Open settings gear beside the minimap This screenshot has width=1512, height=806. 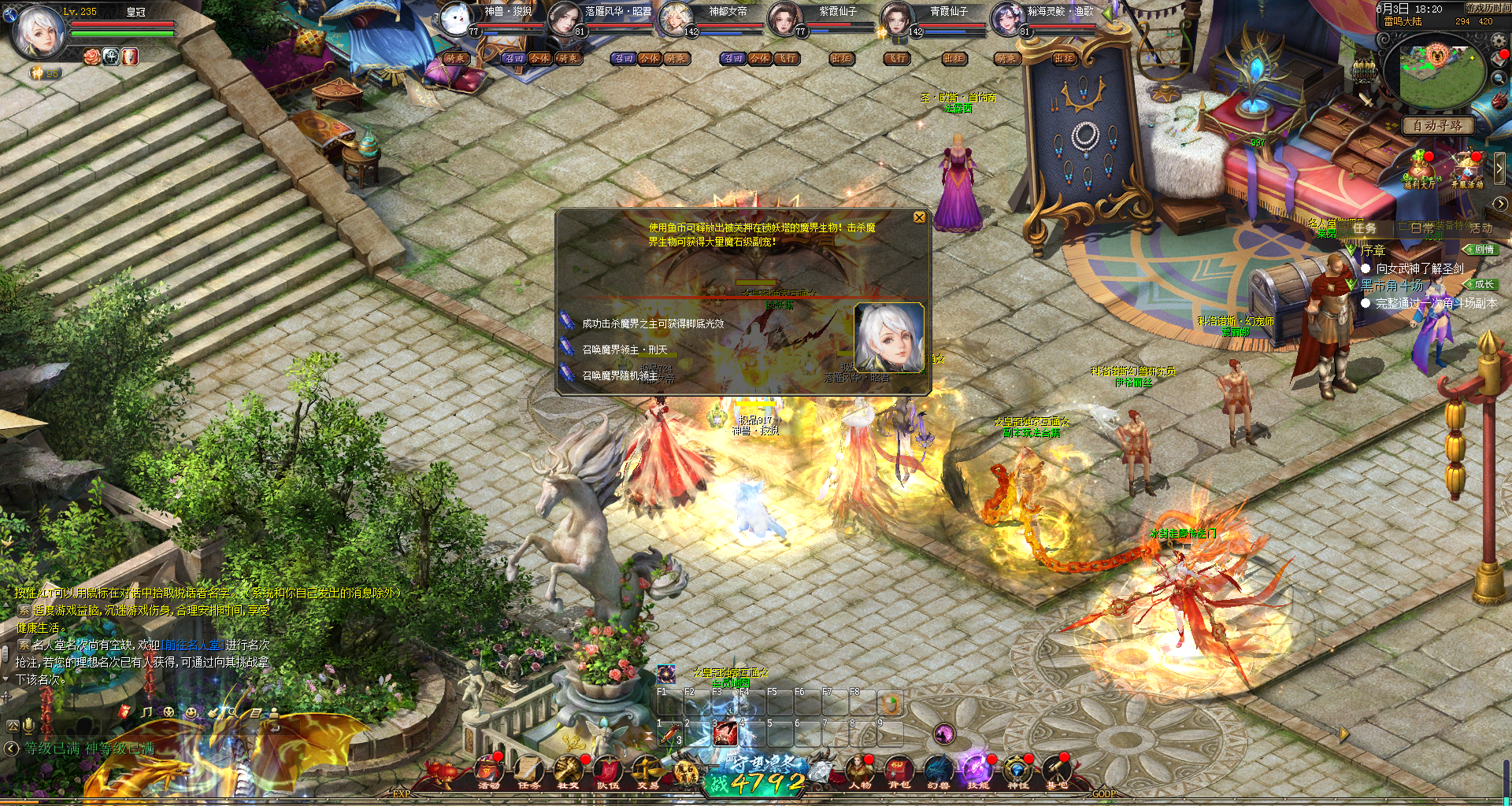(1499, 40)
